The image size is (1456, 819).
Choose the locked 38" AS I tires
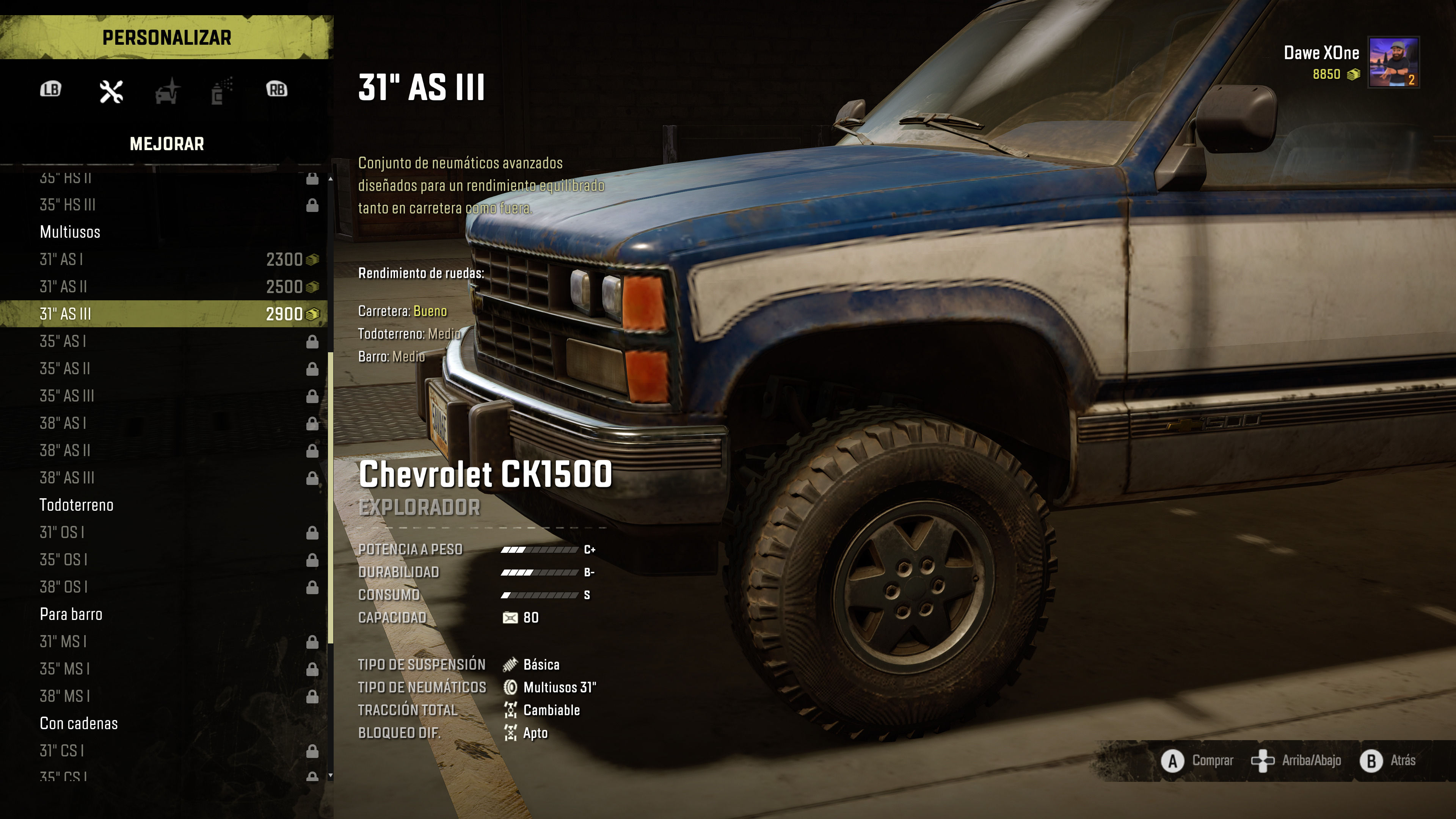click(164, 423)
